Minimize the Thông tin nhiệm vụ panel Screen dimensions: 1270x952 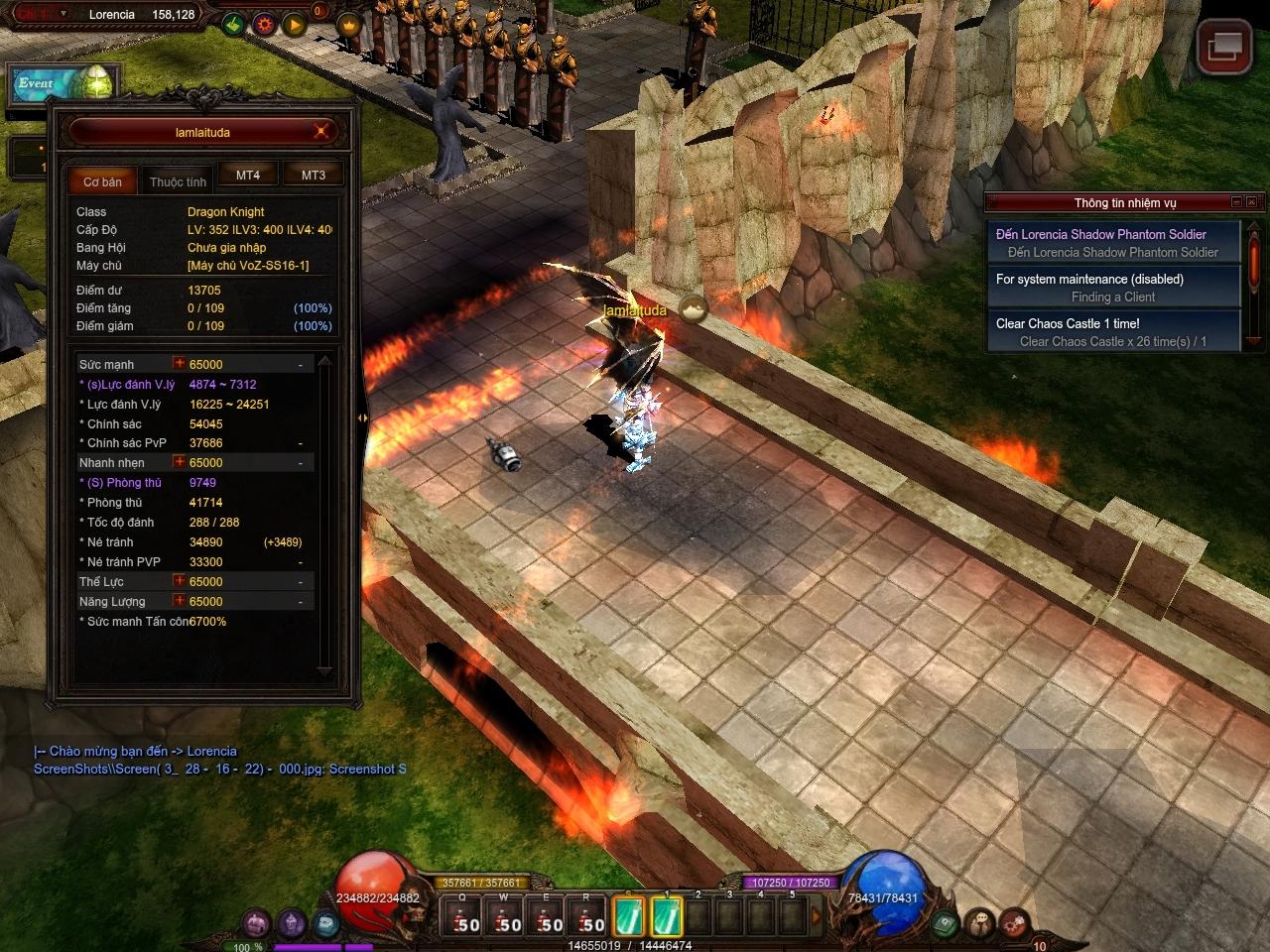click(x=1236, y=202)
